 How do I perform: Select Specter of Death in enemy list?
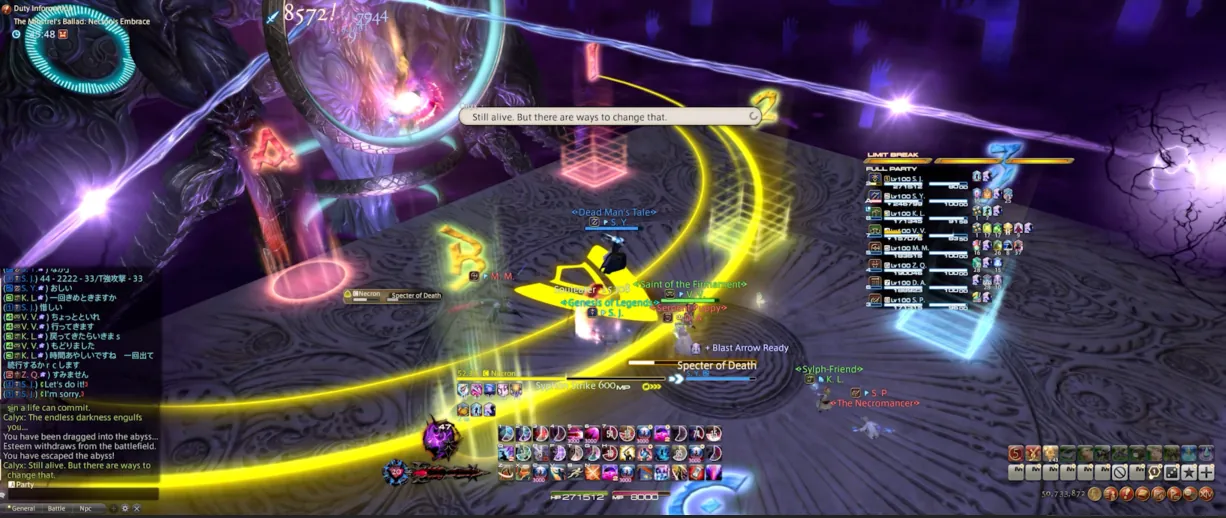point(416,296)
